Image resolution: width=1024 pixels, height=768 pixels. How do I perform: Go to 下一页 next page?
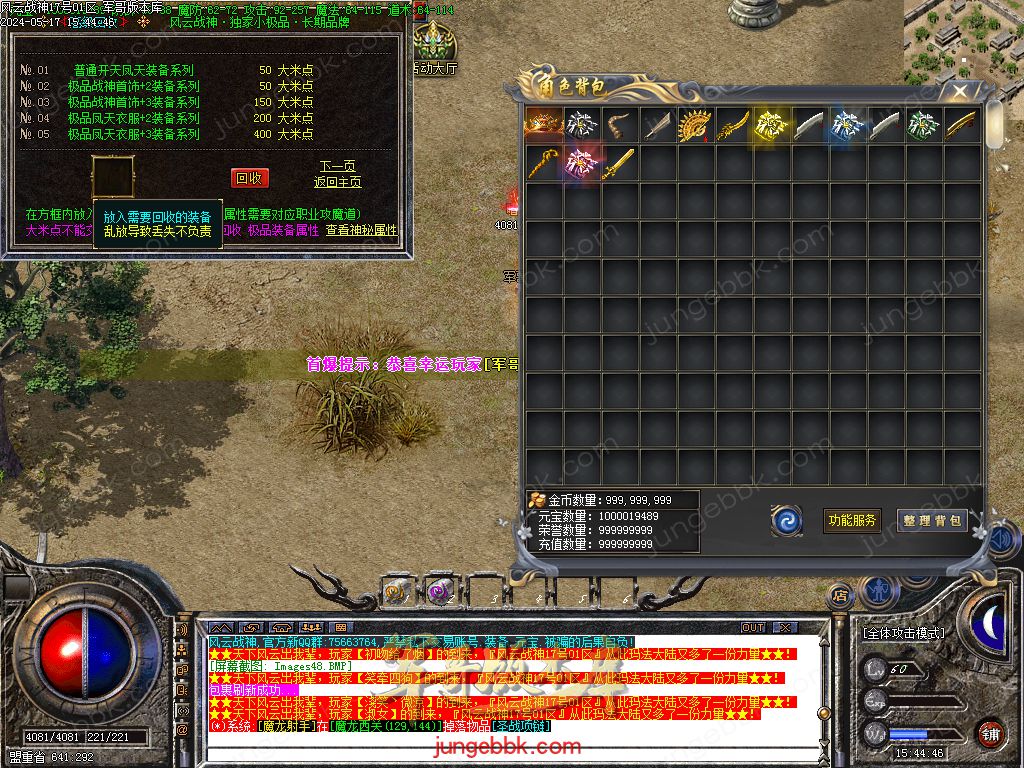tap(337, 166)
